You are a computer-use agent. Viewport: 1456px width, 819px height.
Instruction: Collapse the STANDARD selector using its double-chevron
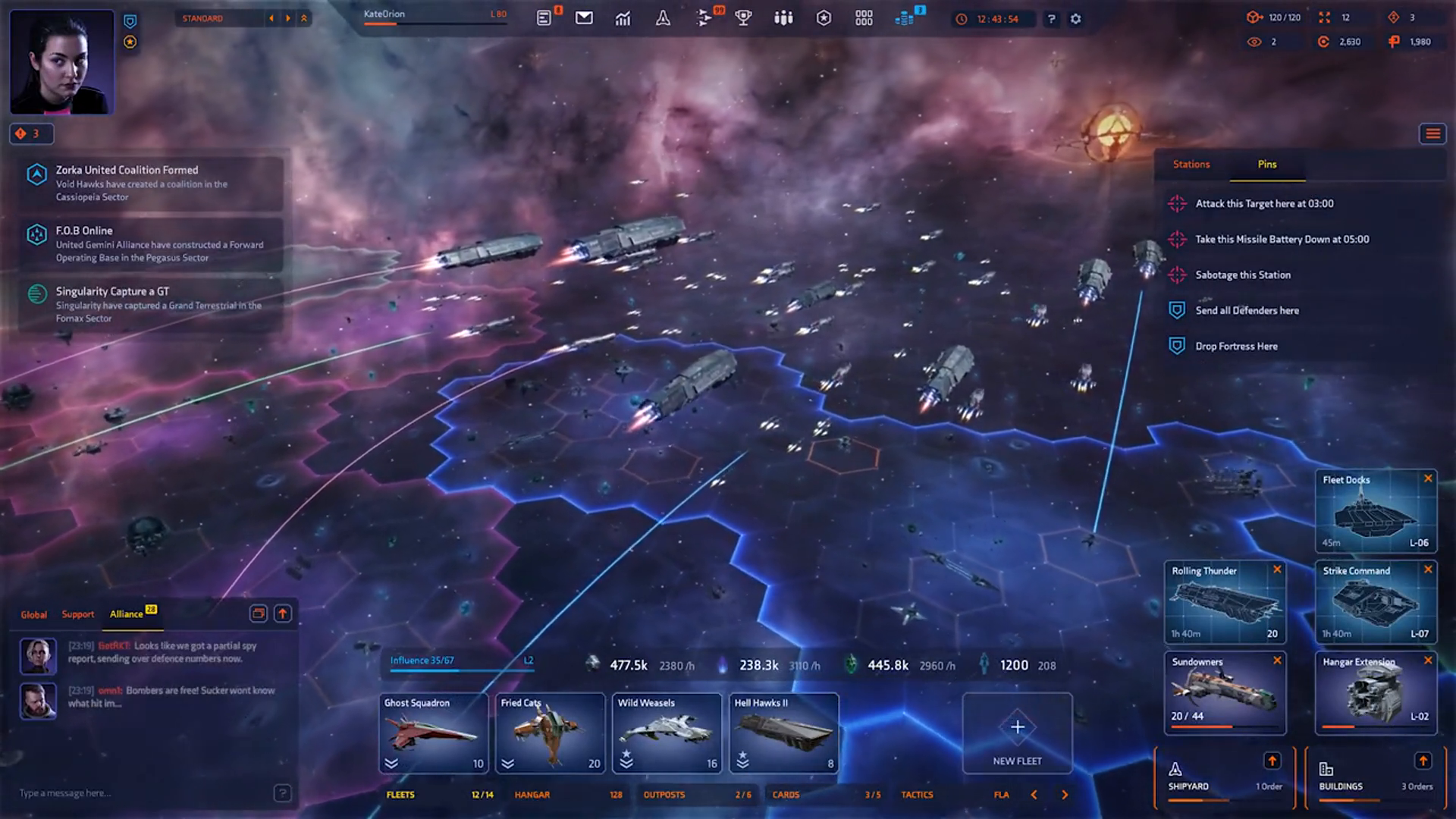pyautogui.click(x=305, y=18)
